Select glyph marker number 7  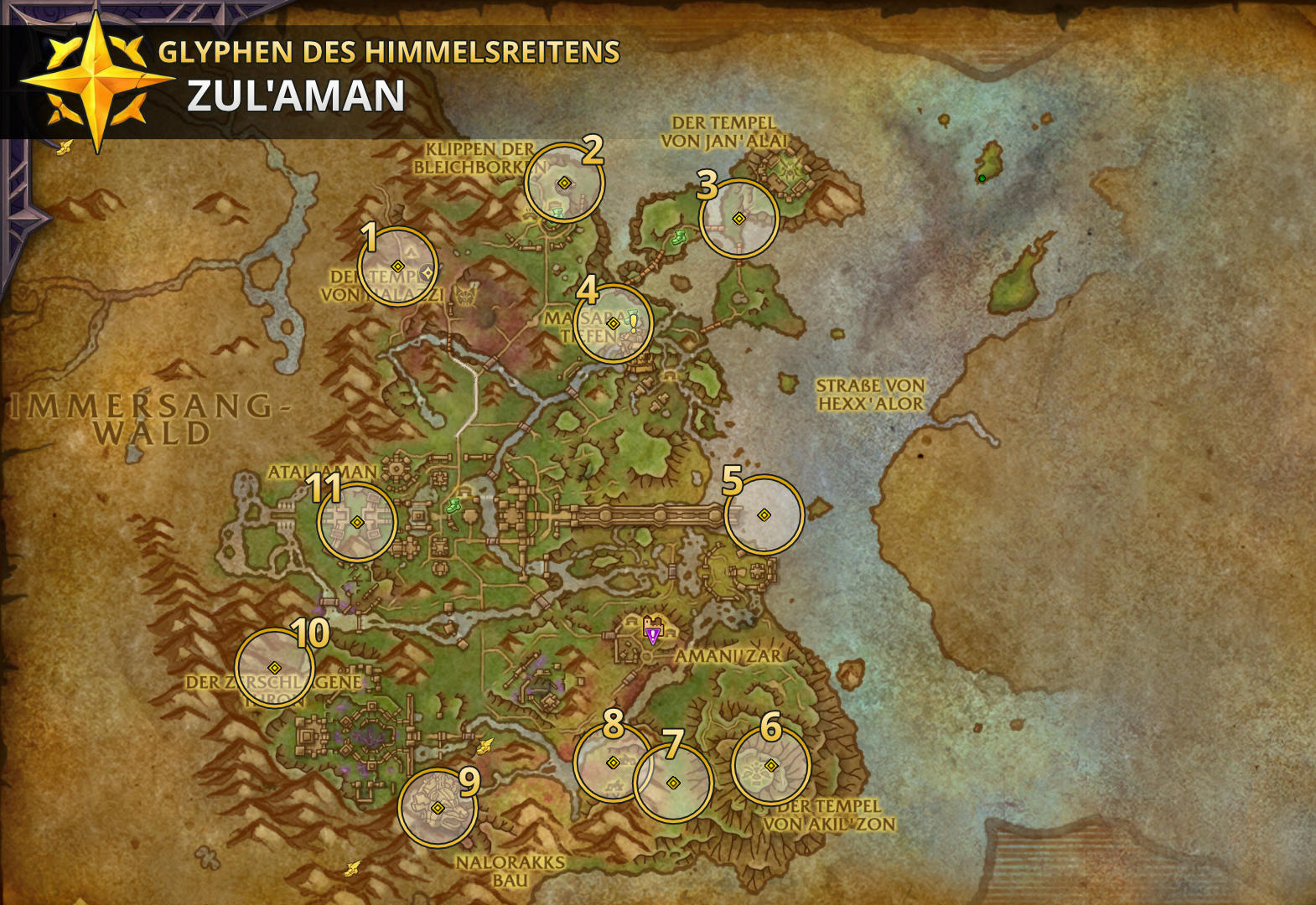coord(672,783)
